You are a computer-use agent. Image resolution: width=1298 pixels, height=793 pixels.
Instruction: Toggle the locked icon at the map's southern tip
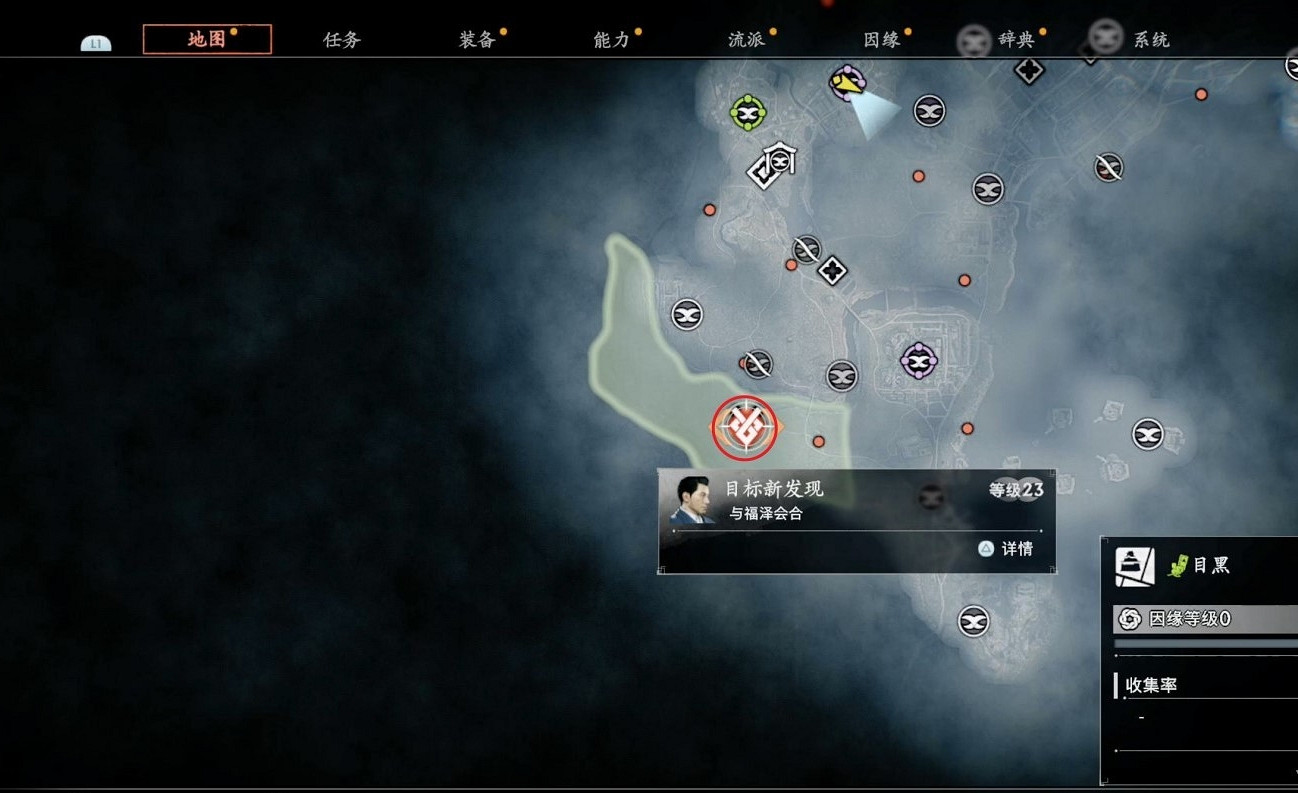point(971,620)
